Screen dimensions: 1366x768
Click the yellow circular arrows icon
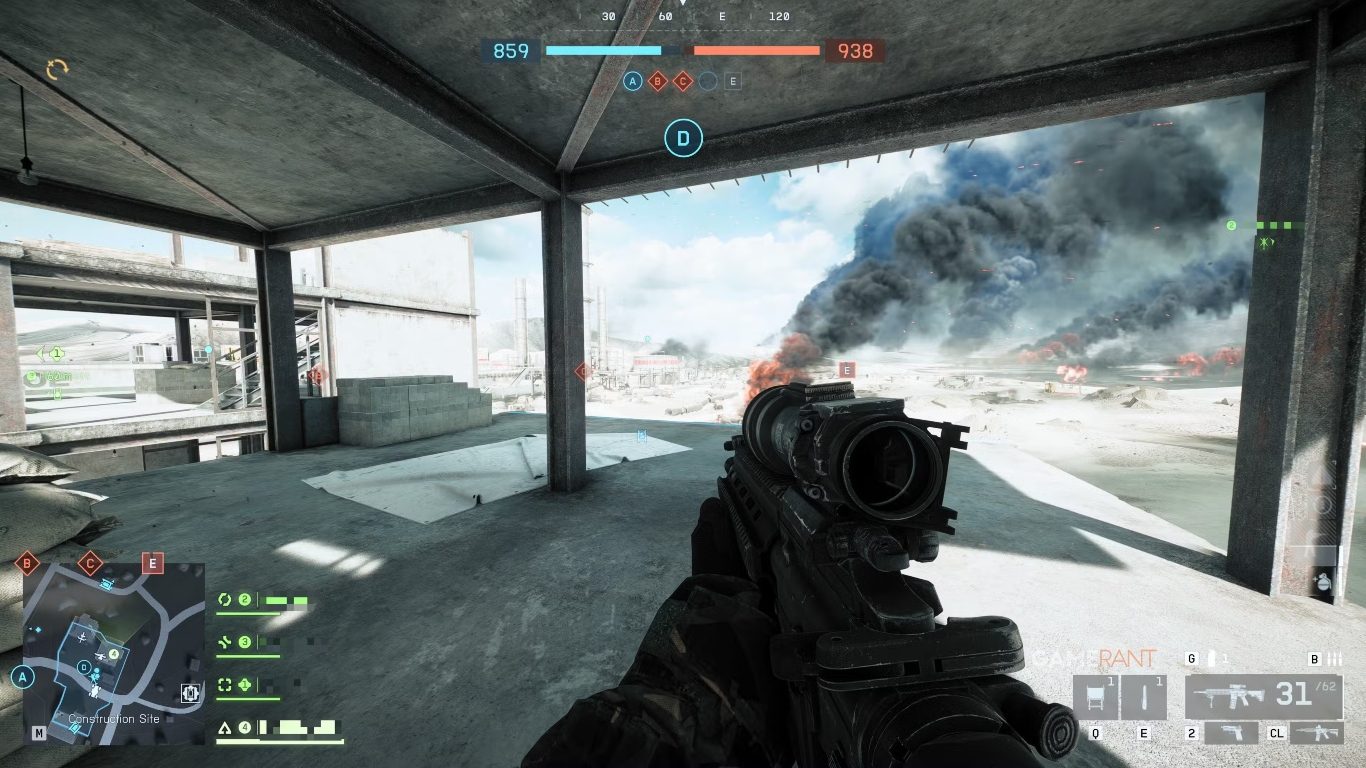click(57, 69)
